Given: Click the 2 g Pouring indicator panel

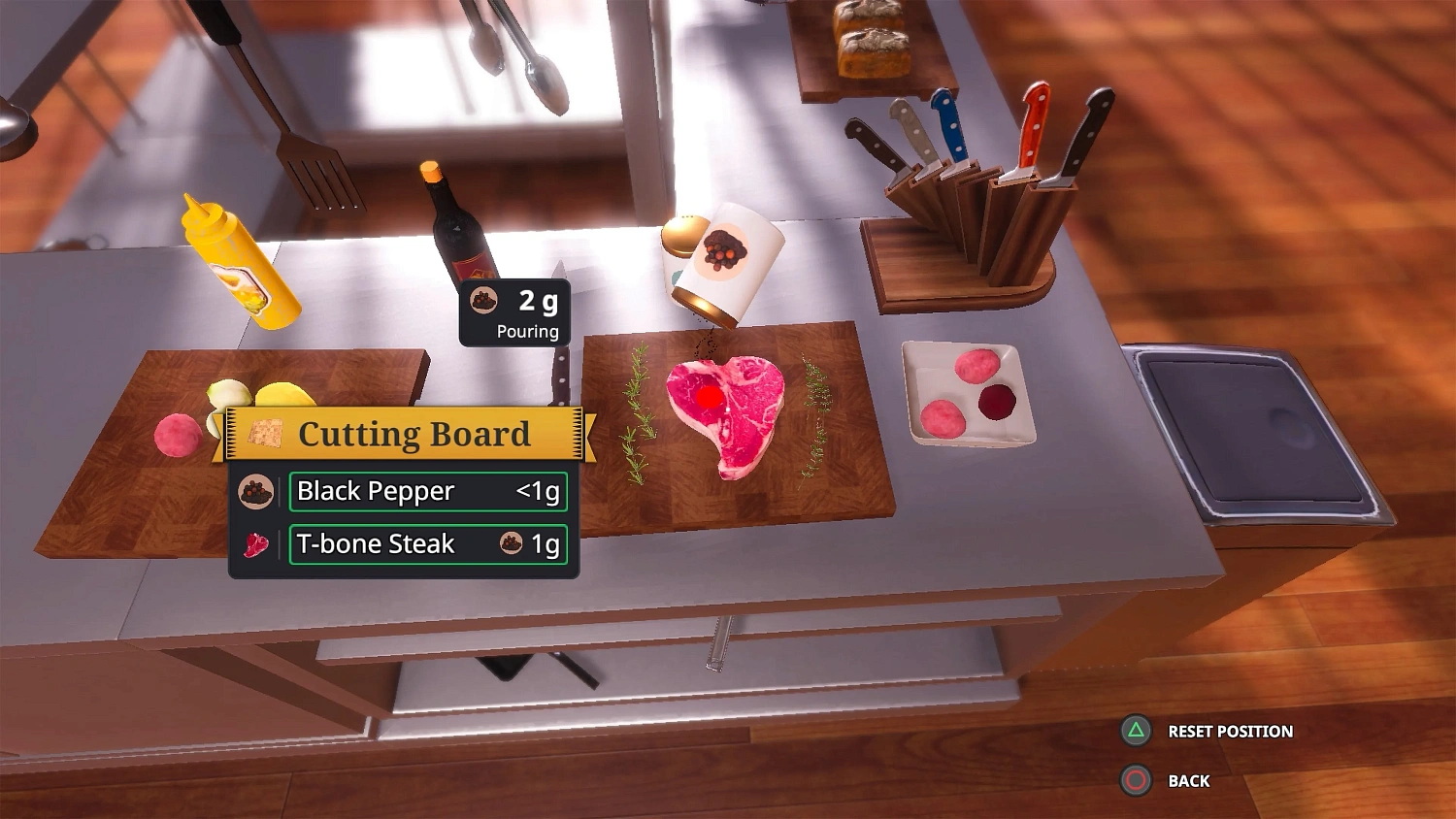Looking at the screenshot, I should click(514, 312).
